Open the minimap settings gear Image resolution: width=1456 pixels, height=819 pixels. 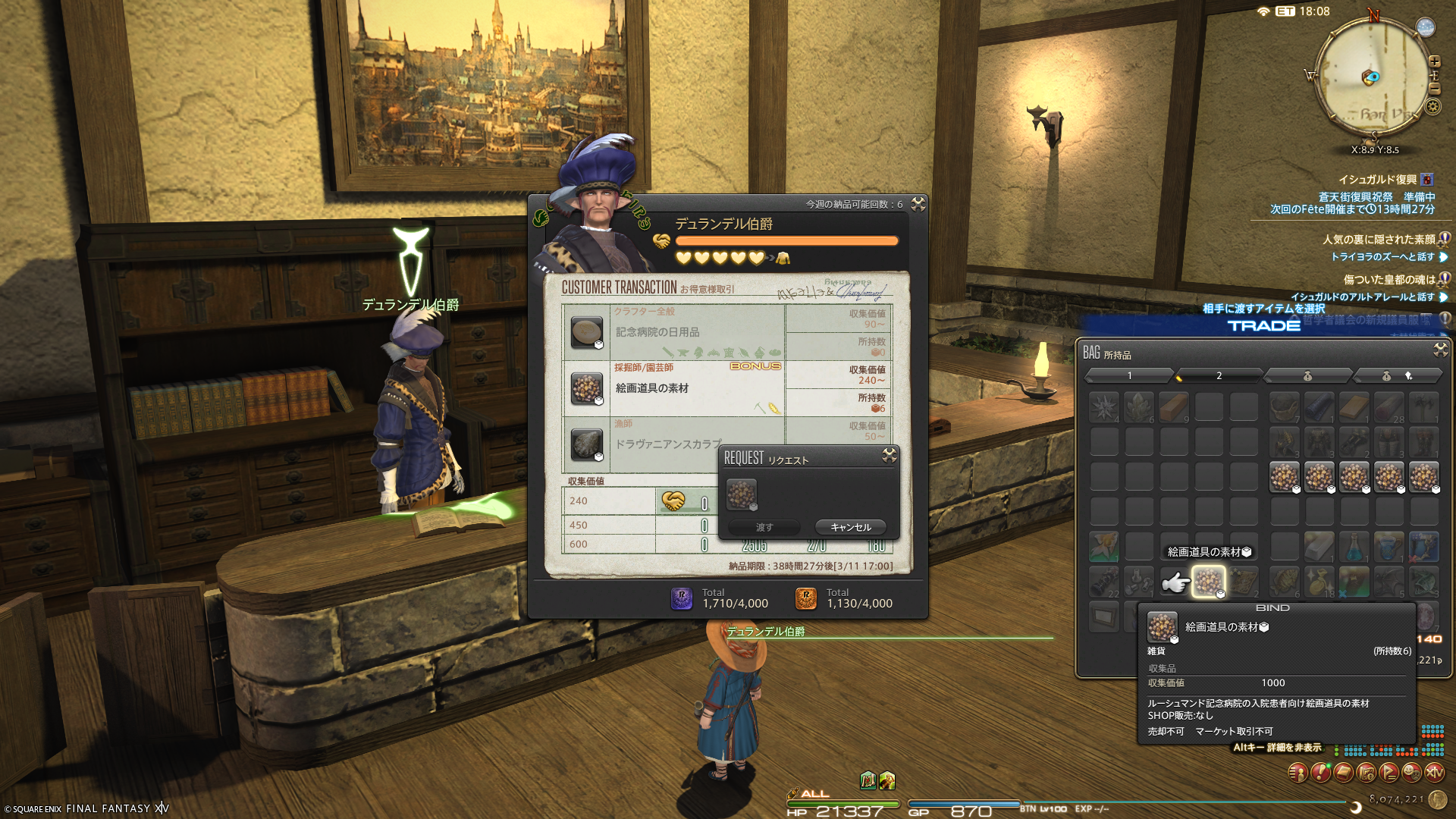click(x=1432, y=107)
